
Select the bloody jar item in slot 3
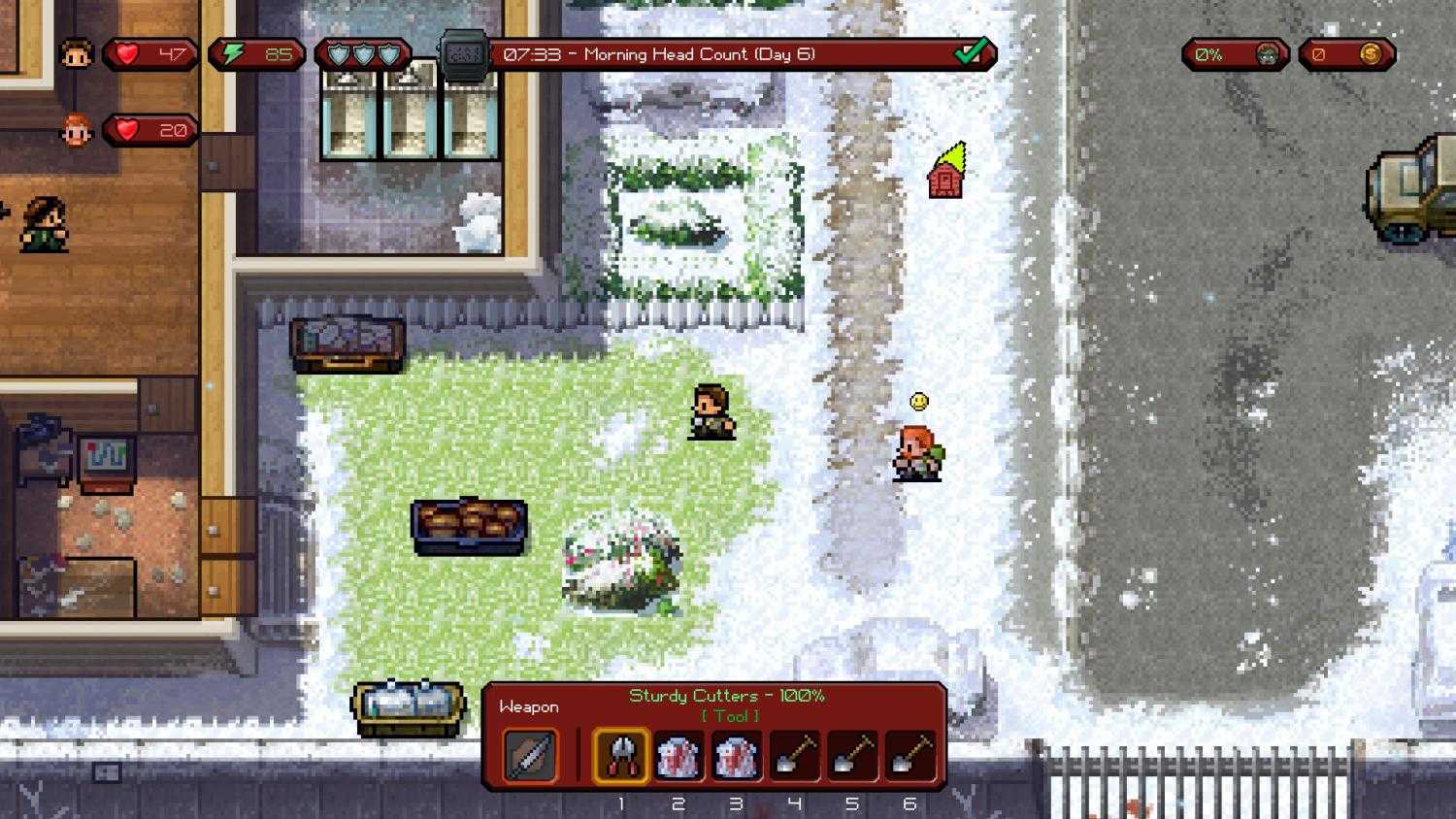736,757
